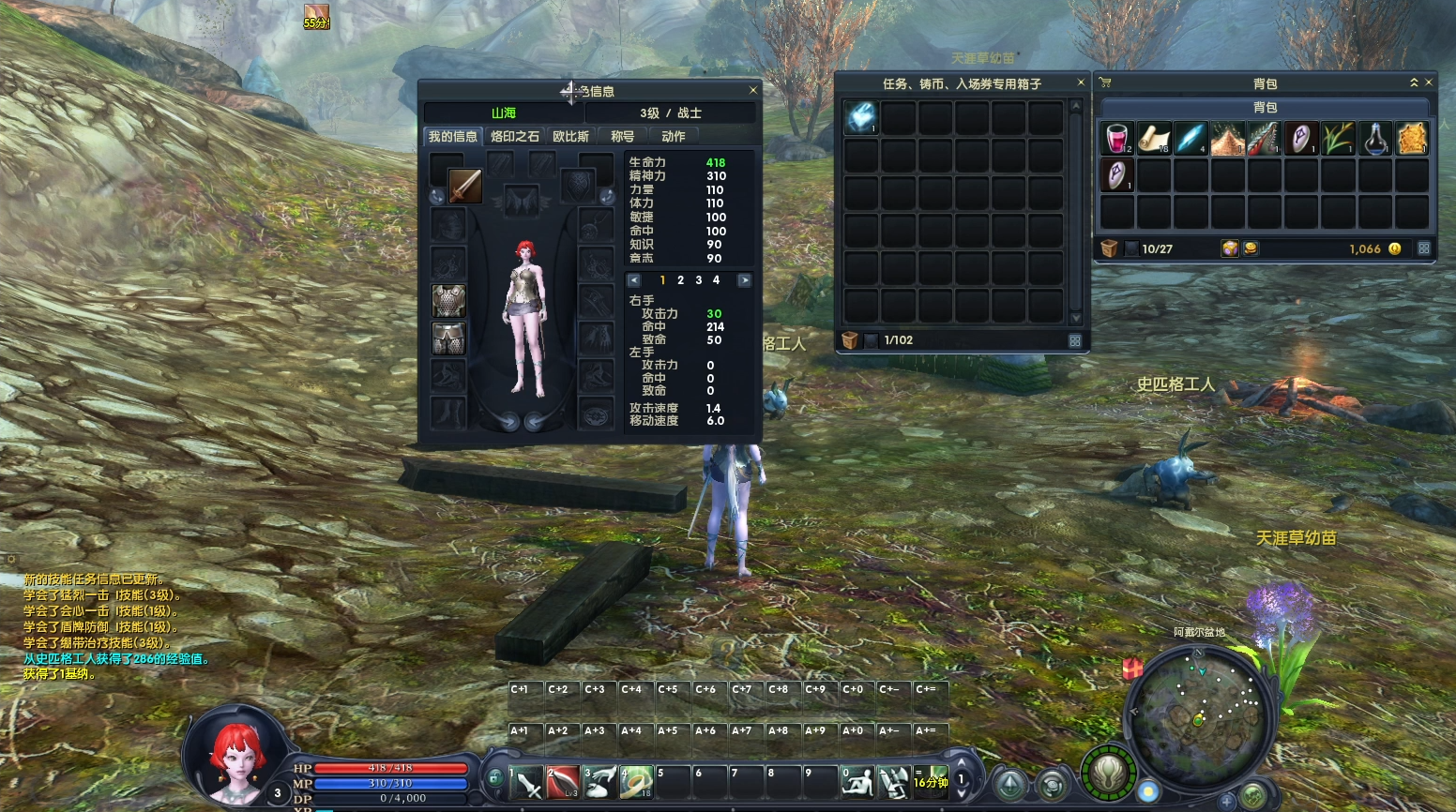Close the 背包 backpack window
Image resolution: width=1456 pixels, height=812 pixels.
point(1429,83)
